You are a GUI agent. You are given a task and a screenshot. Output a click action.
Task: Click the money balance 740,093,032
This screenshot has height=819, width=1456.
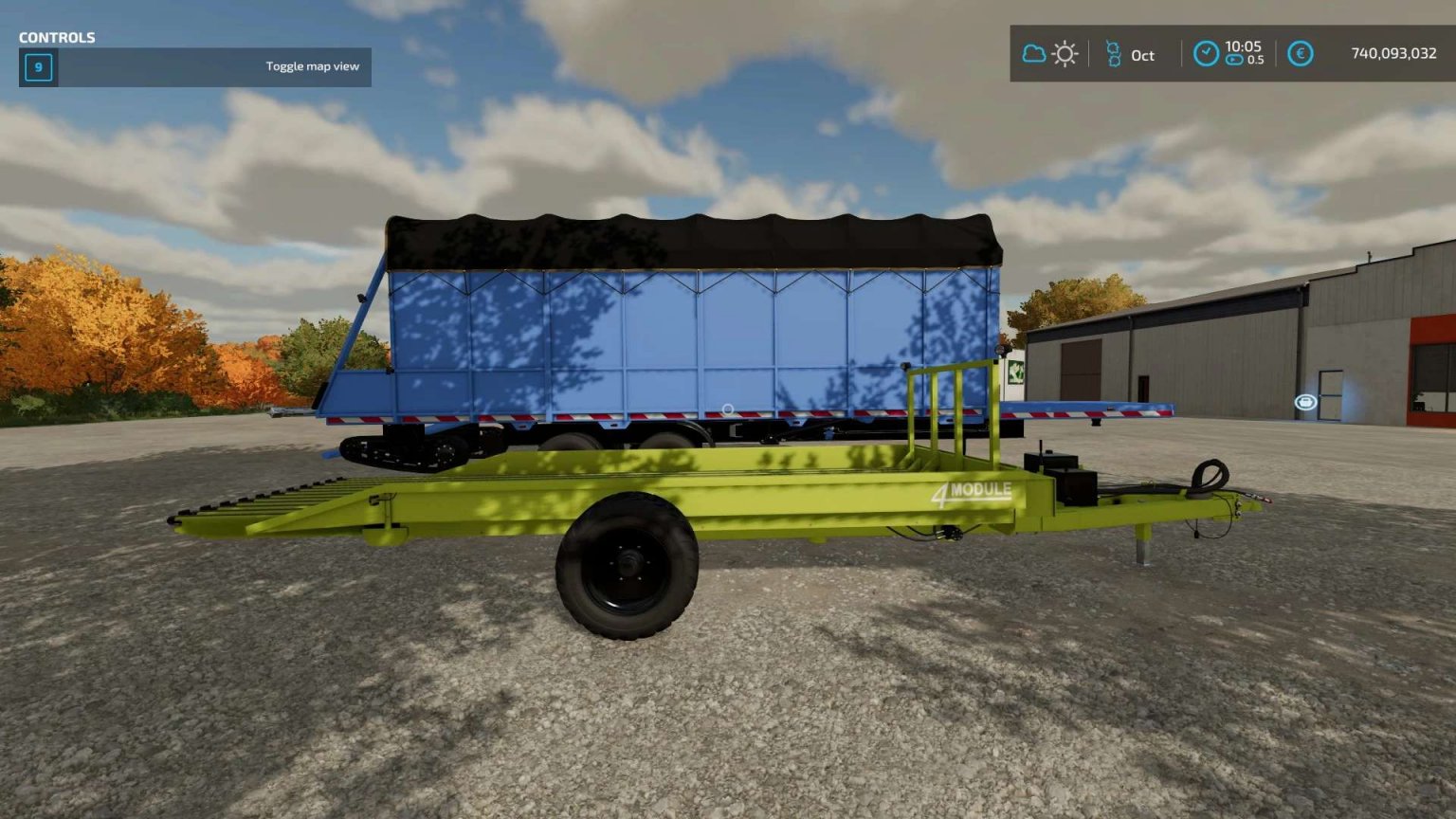click(x=1396, y=55)
